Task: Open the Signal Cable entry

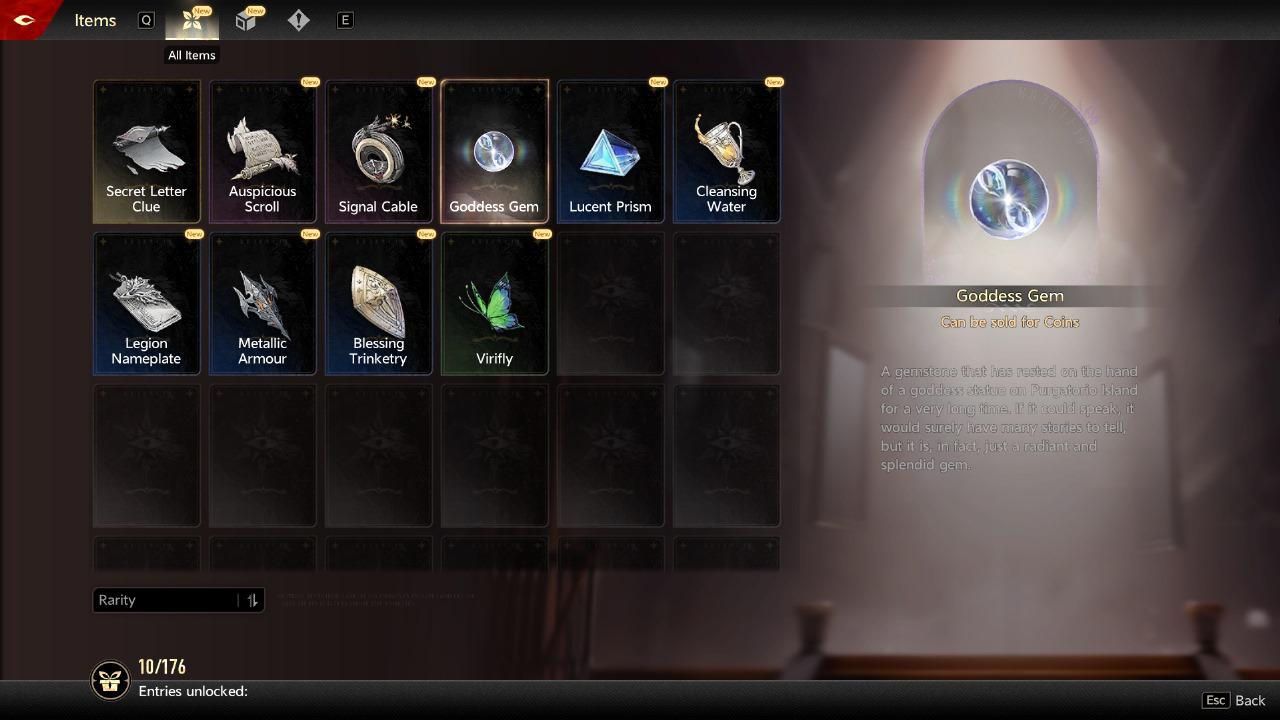Action: pyautogui.click(x=378, y=151)
